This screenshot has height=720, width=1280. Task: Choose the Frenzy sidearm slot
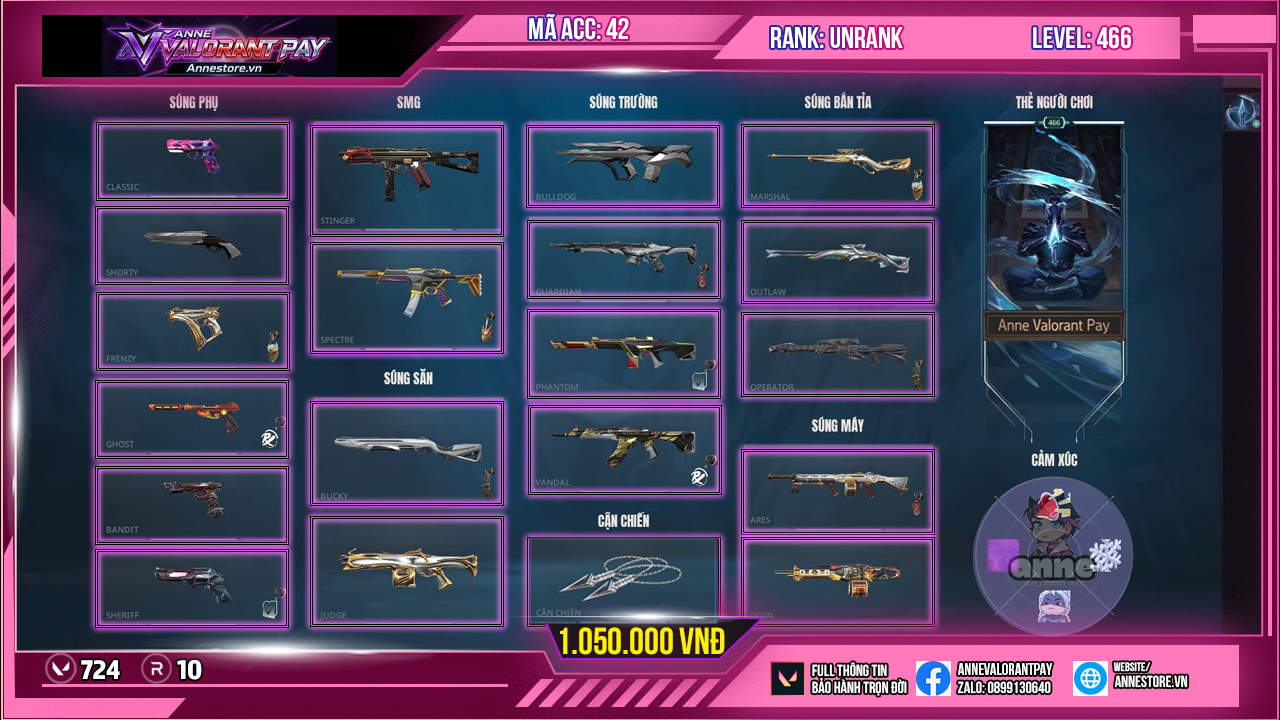(193, 331)
